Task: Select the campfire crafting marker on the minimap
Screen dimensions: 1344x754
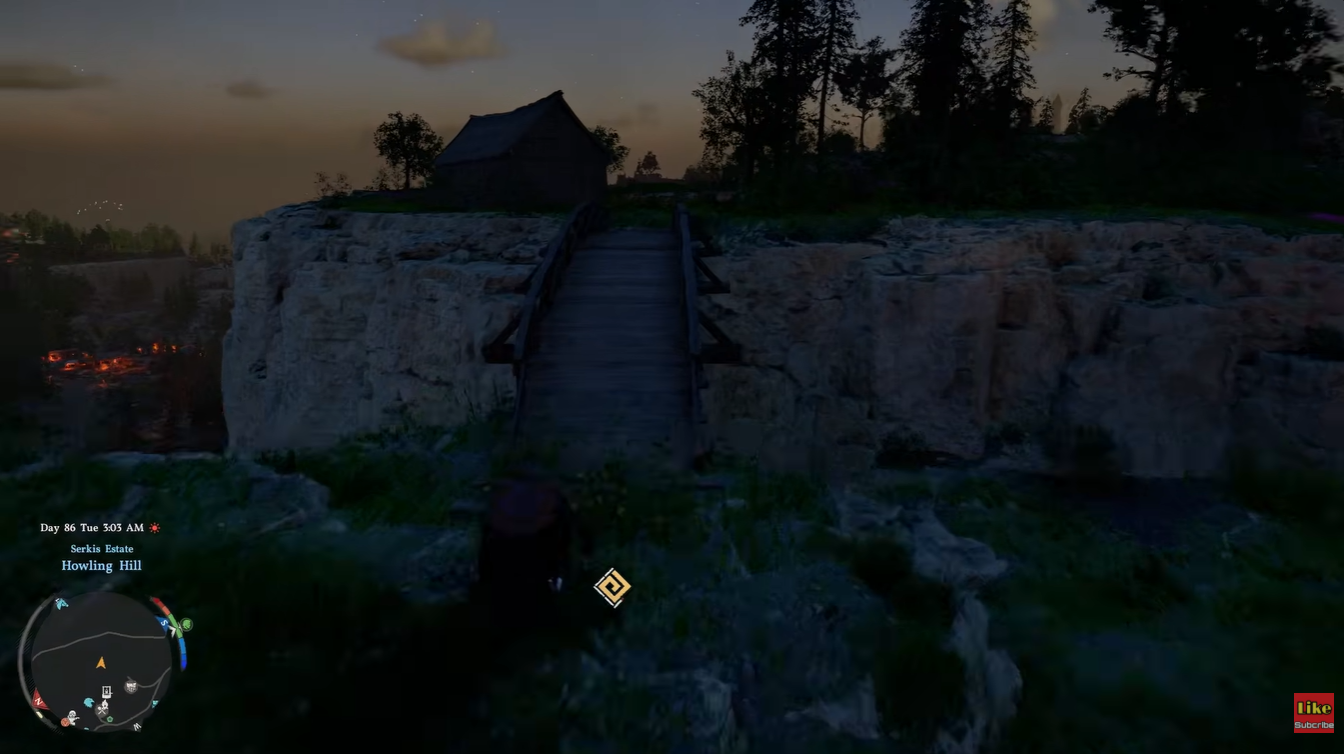Action: (102, 709)
